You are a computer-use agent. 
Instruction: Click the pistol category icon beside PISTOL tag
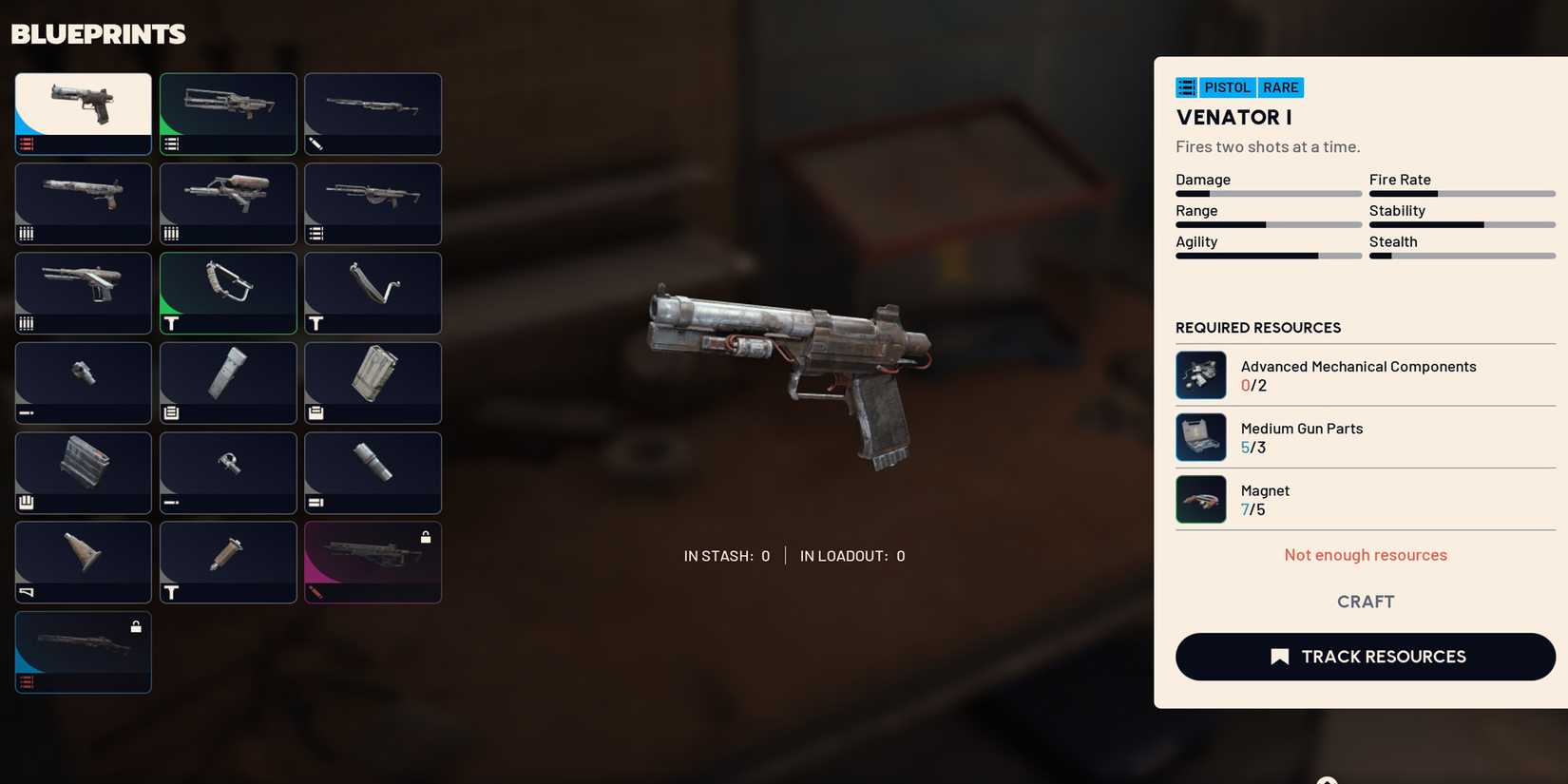pos(1186,86)
